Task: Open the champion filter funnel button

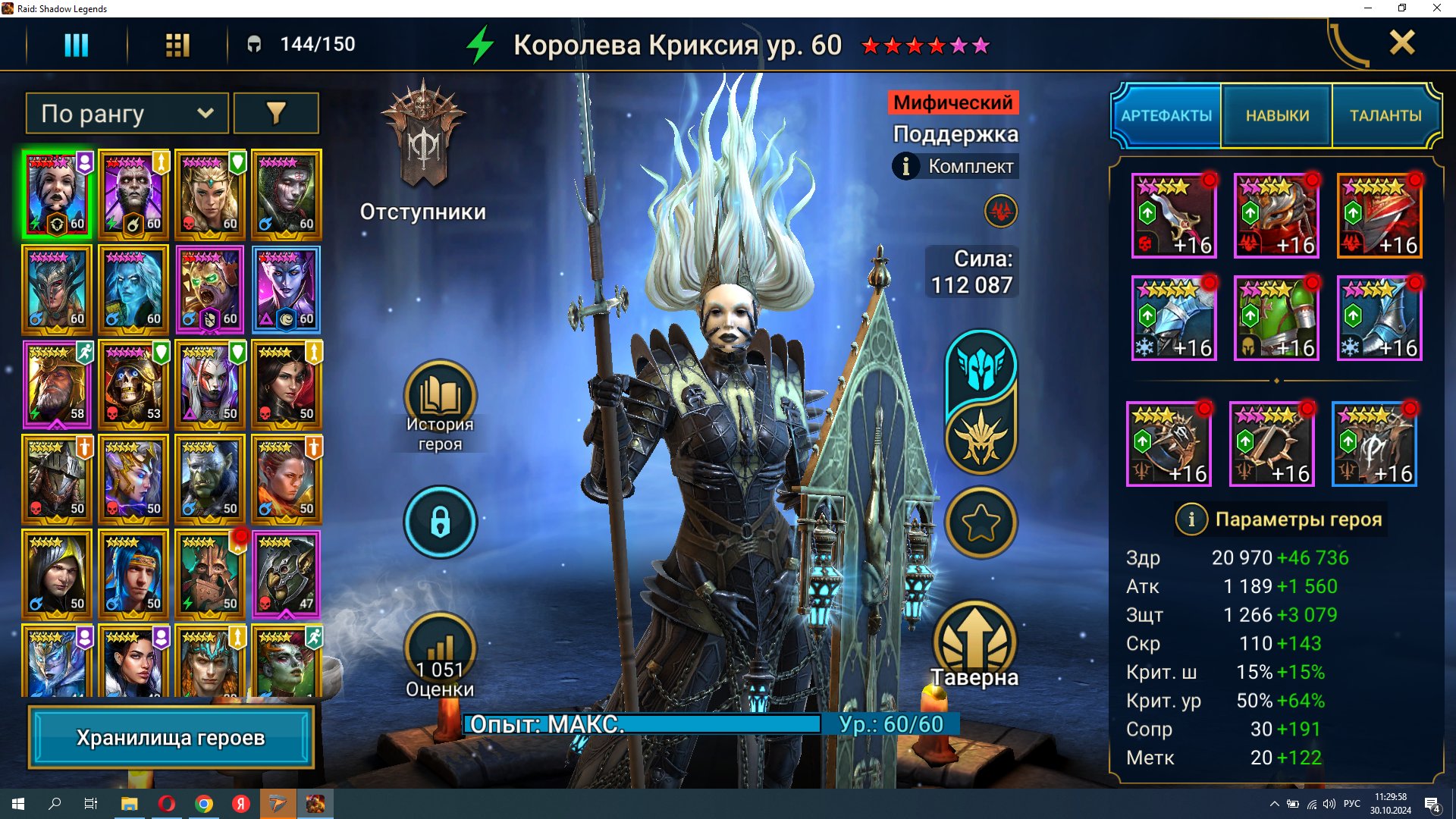Action: [x=276, y=114]
